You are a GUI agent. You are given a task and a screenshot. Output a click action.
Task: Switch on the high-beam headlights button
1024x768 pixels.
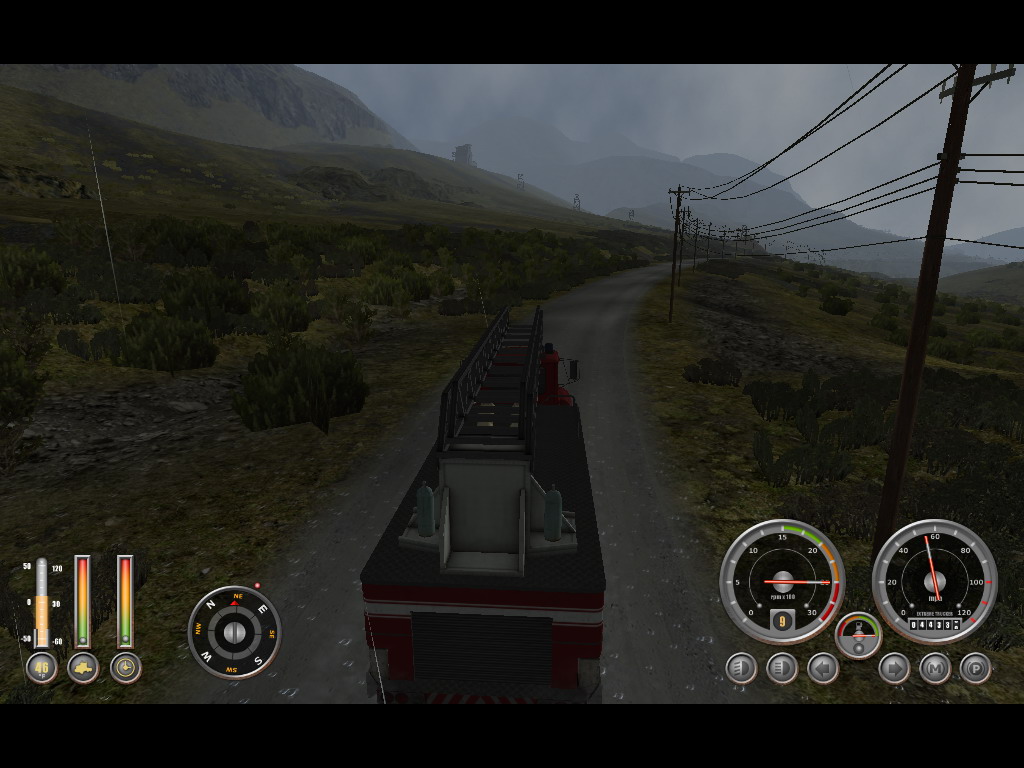[x=782, y=668]
